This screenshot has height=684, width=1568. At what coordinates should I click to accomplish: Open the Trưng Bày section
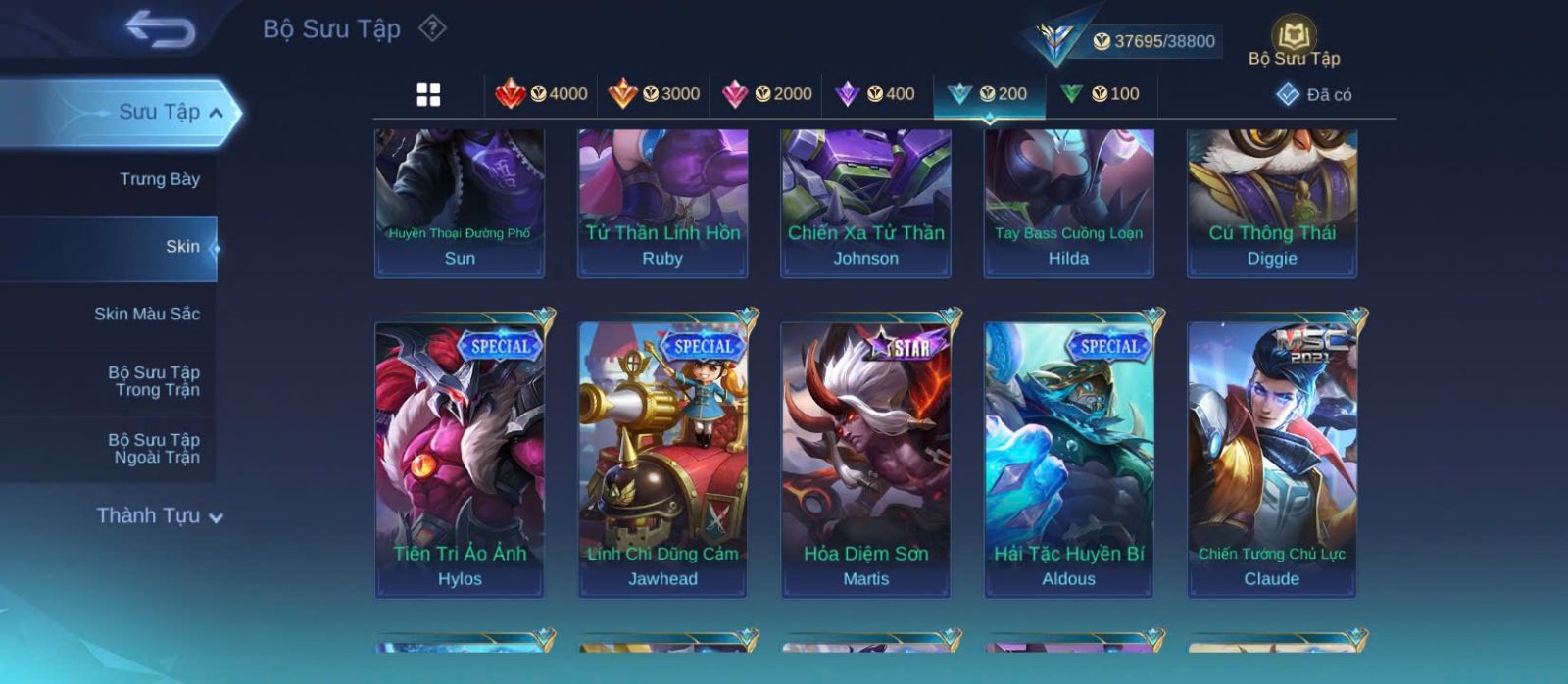[x=159, y=179]
